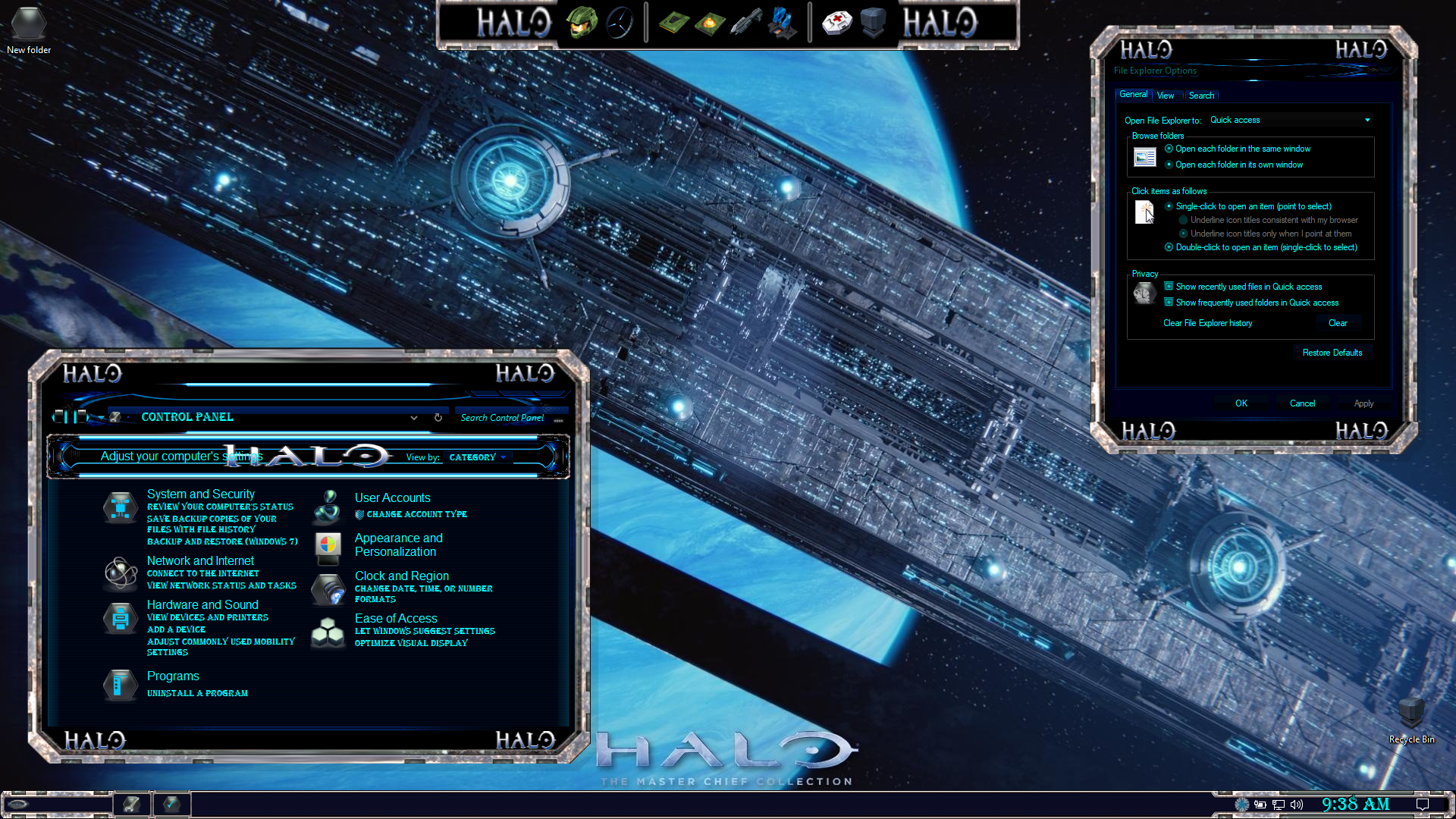Click the Search Control Panel field
Screen dimensions: 1456x819
click(502, 418)
